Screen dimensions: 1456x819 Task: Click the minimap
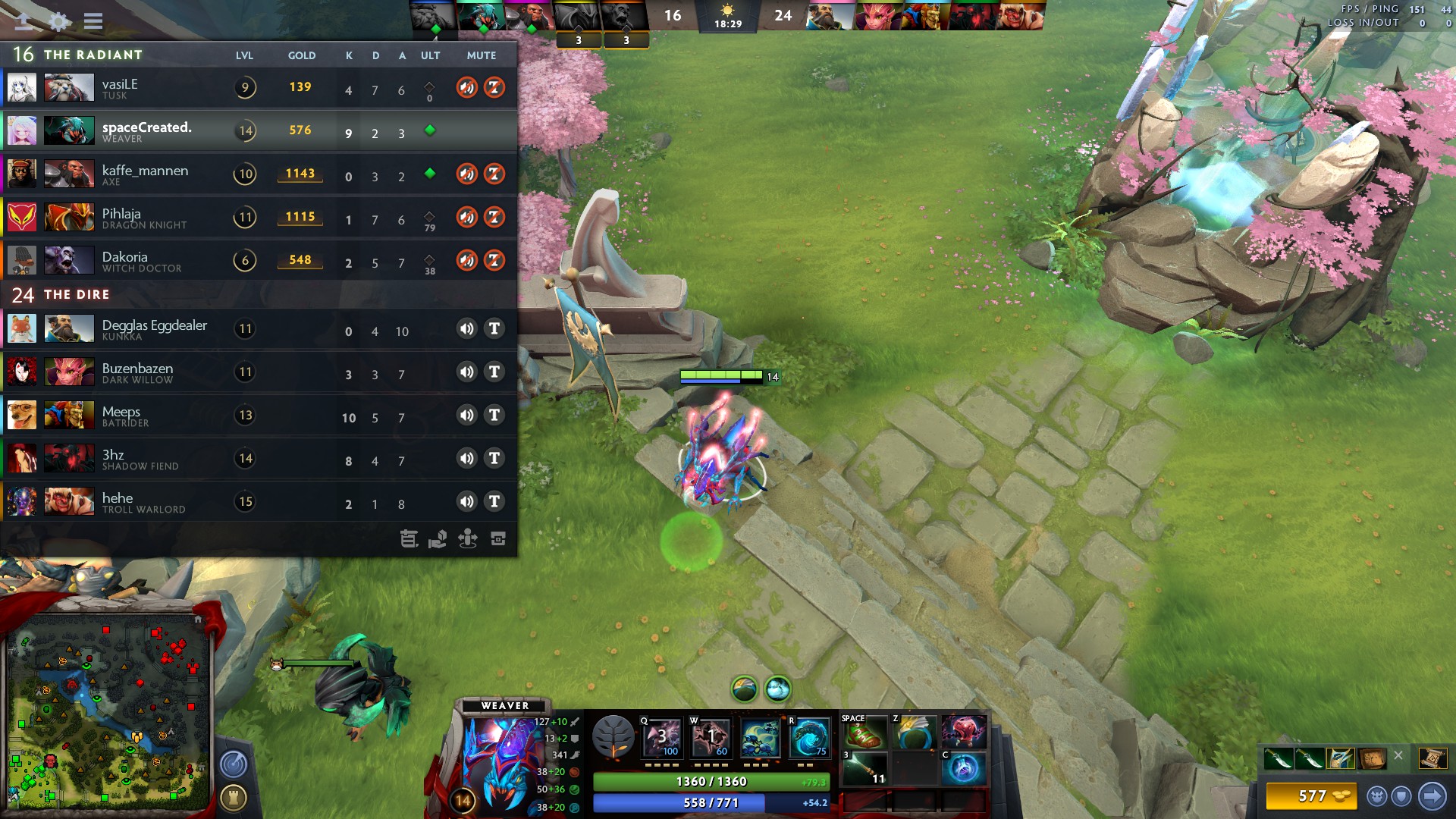click(x=108, y=711)
